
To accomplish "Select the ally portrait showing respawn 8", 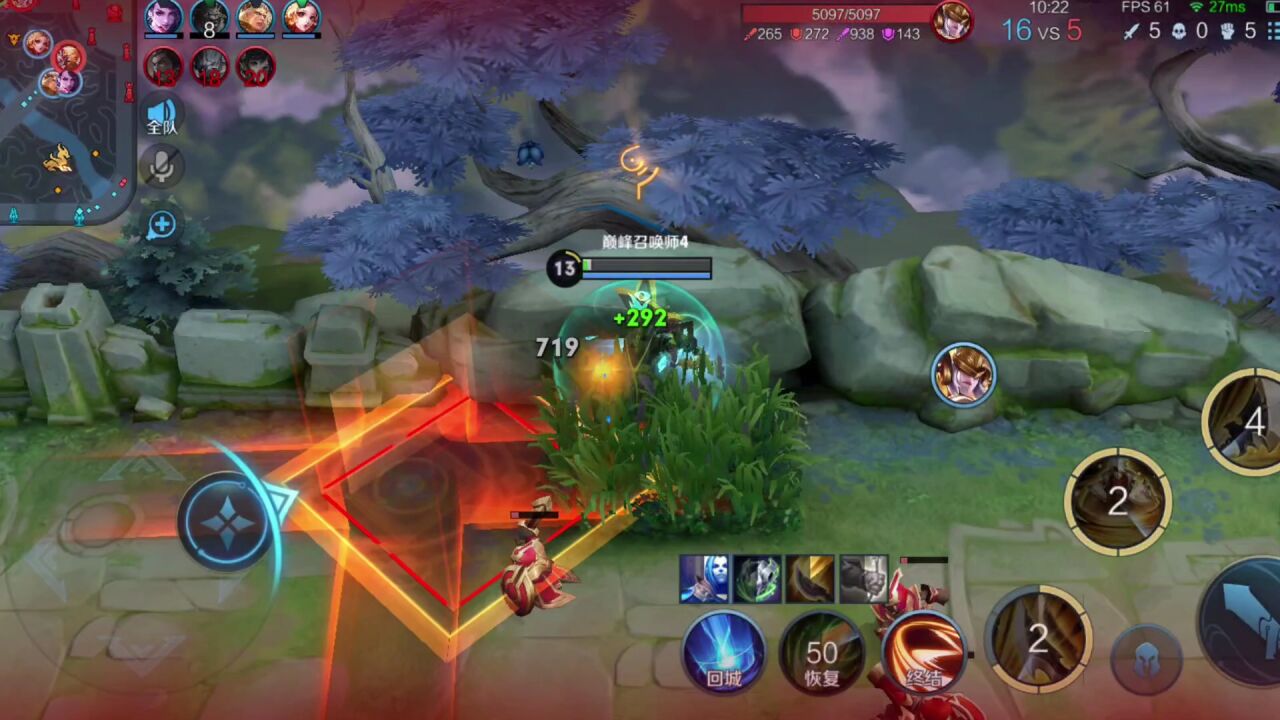I will 209,20.
